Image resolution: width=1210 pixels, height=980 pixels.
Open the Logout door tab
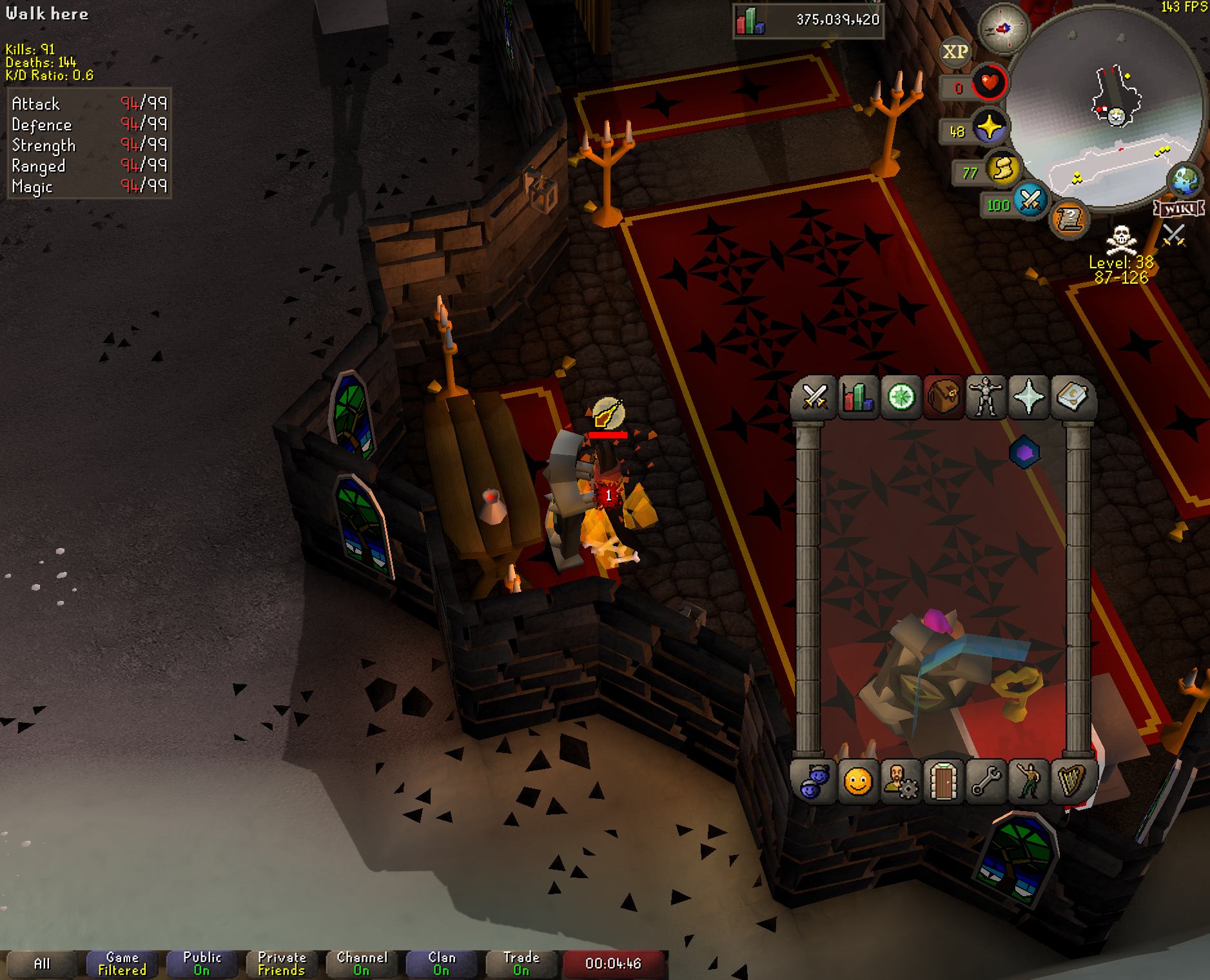pyautogui.click(x=943, y=782)
